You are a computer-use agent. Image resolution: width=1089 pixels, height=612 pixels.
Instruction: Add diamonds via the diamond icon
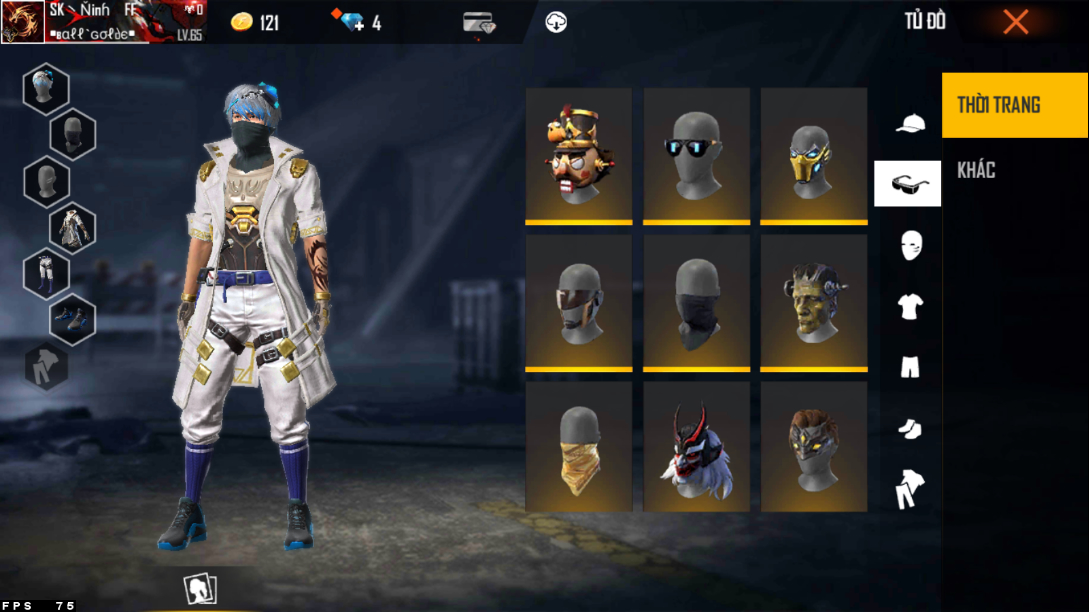click(x=351, y=22)
